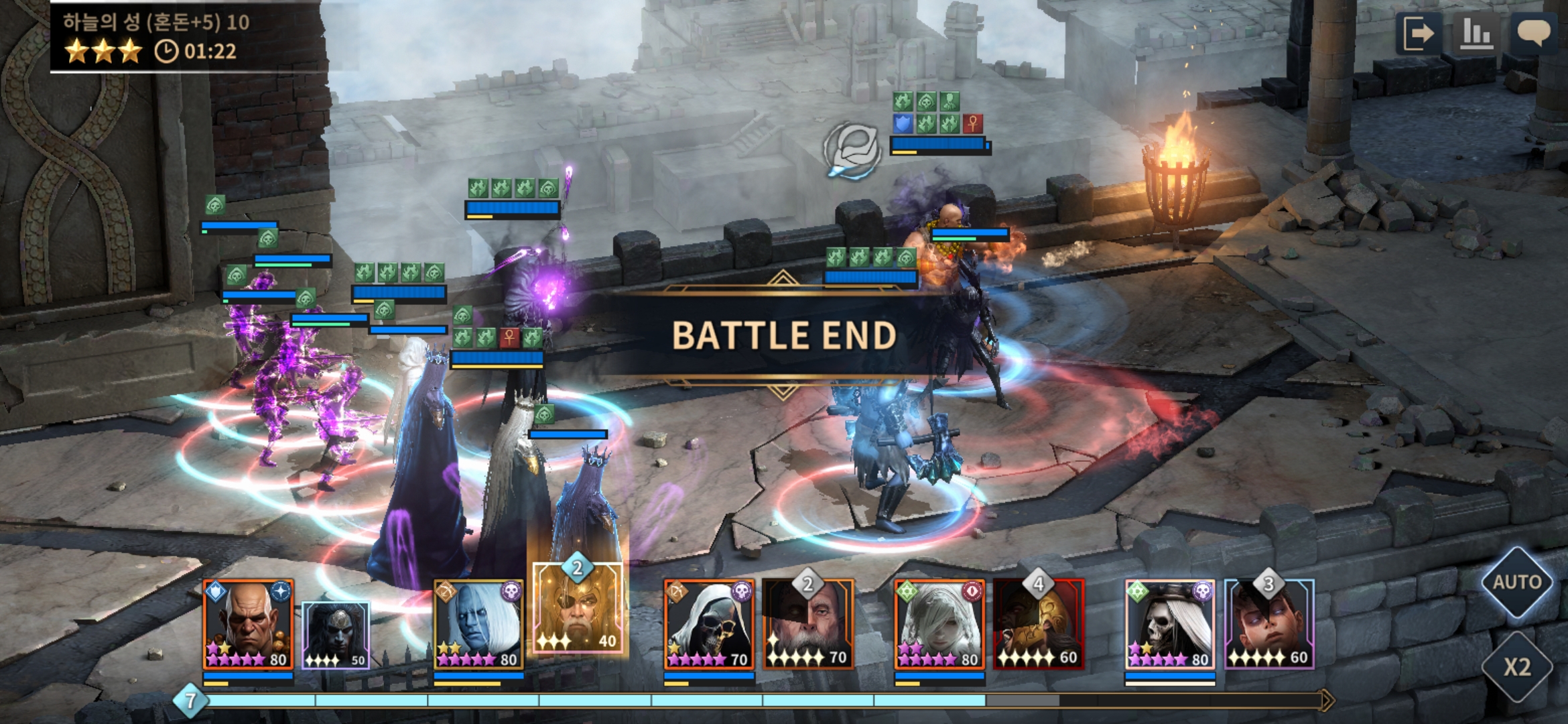Pick the purple-eyed boy card level 60
The image size is (1568, 724).
click(1269, 625)
